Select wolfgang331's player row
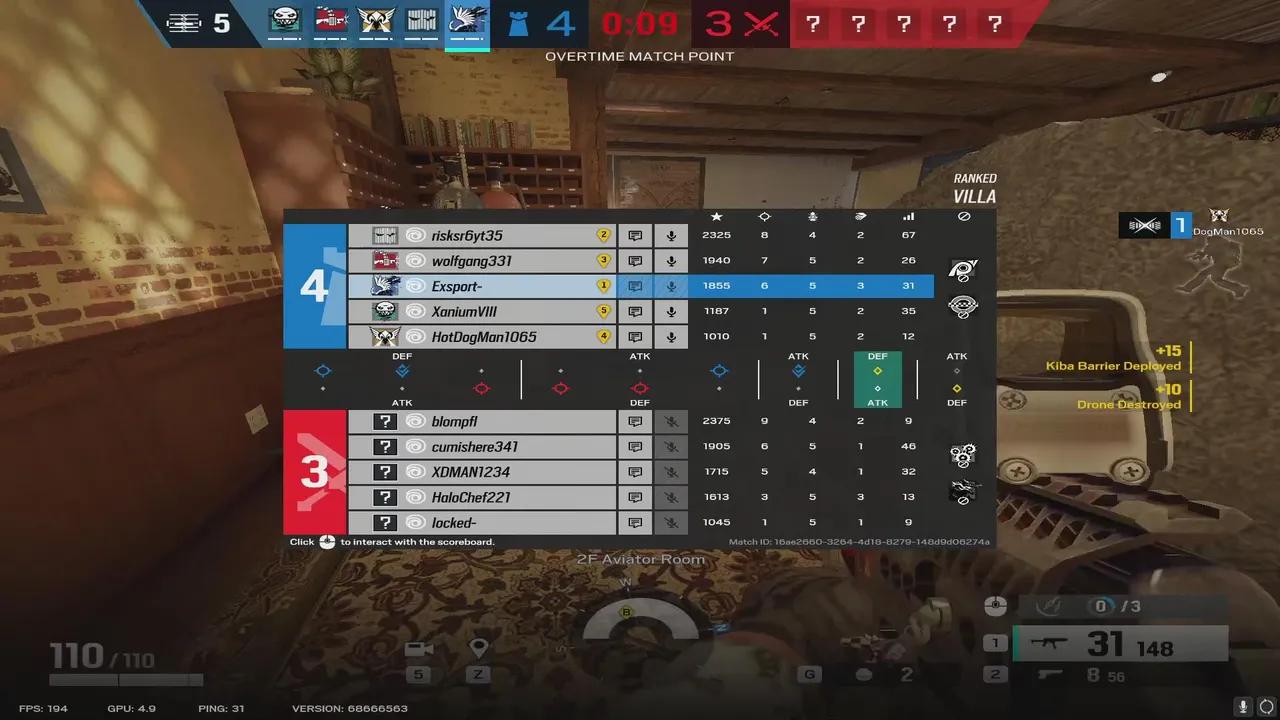1280x720 pixels. (482, 261)
